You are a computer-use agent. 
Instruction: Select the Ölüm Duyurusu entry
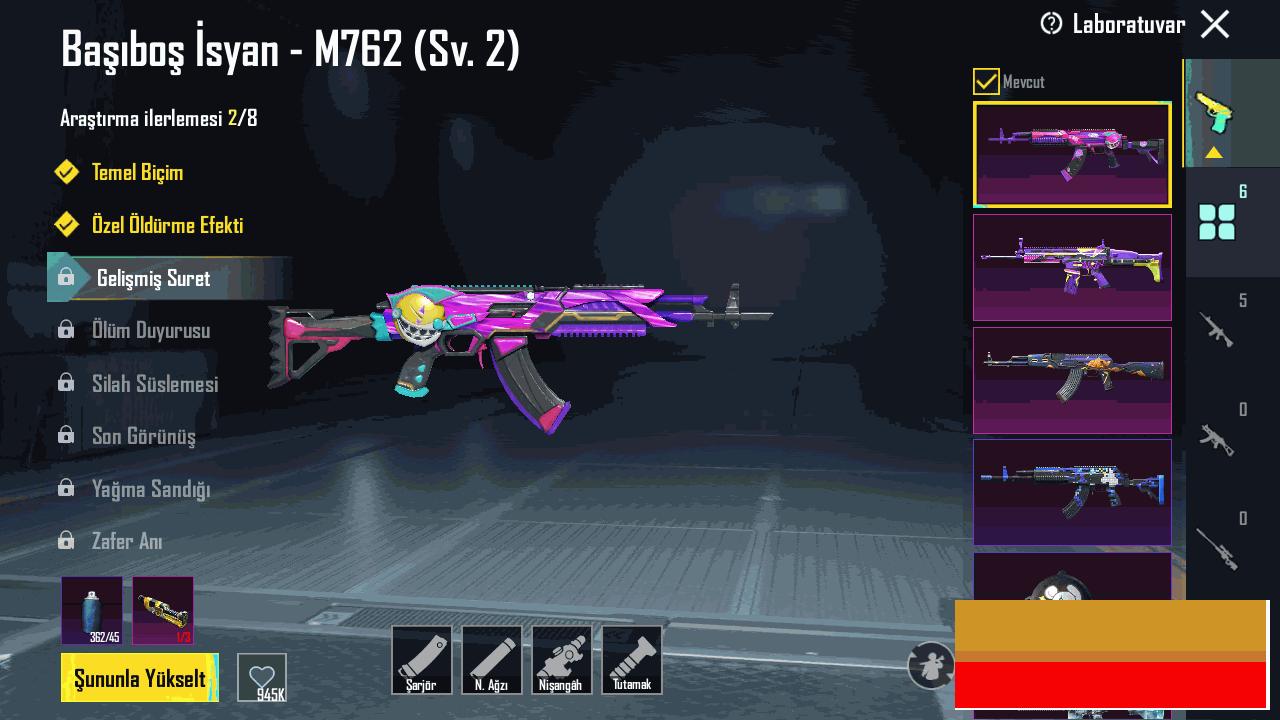pyautogui.click(x=150, y=330)
